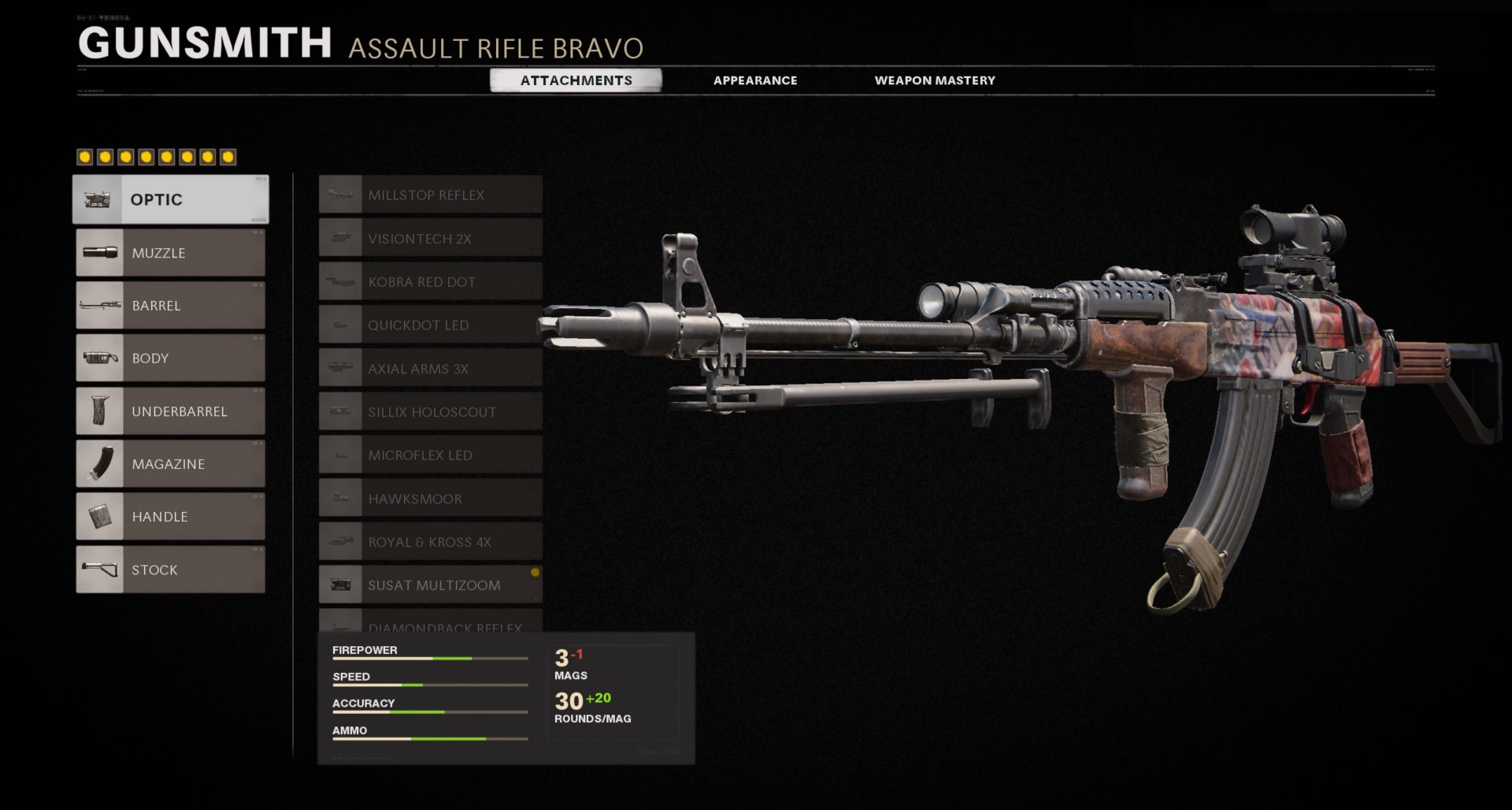The height and width of the screenshot is (810, 1512).
Task: Equip the Royal & Kross 4x optic
Action: pos(431,542)
